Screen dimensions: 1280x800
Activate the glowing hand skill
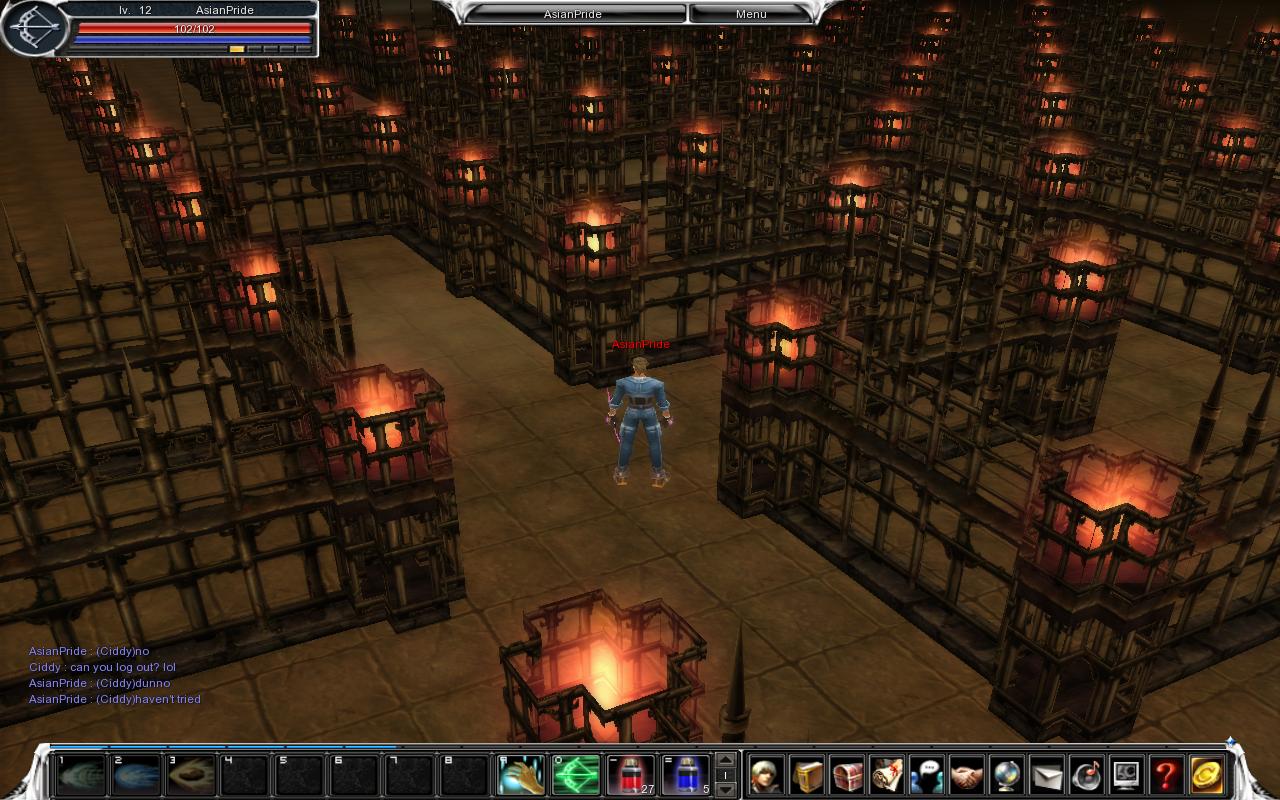[522, 775]
